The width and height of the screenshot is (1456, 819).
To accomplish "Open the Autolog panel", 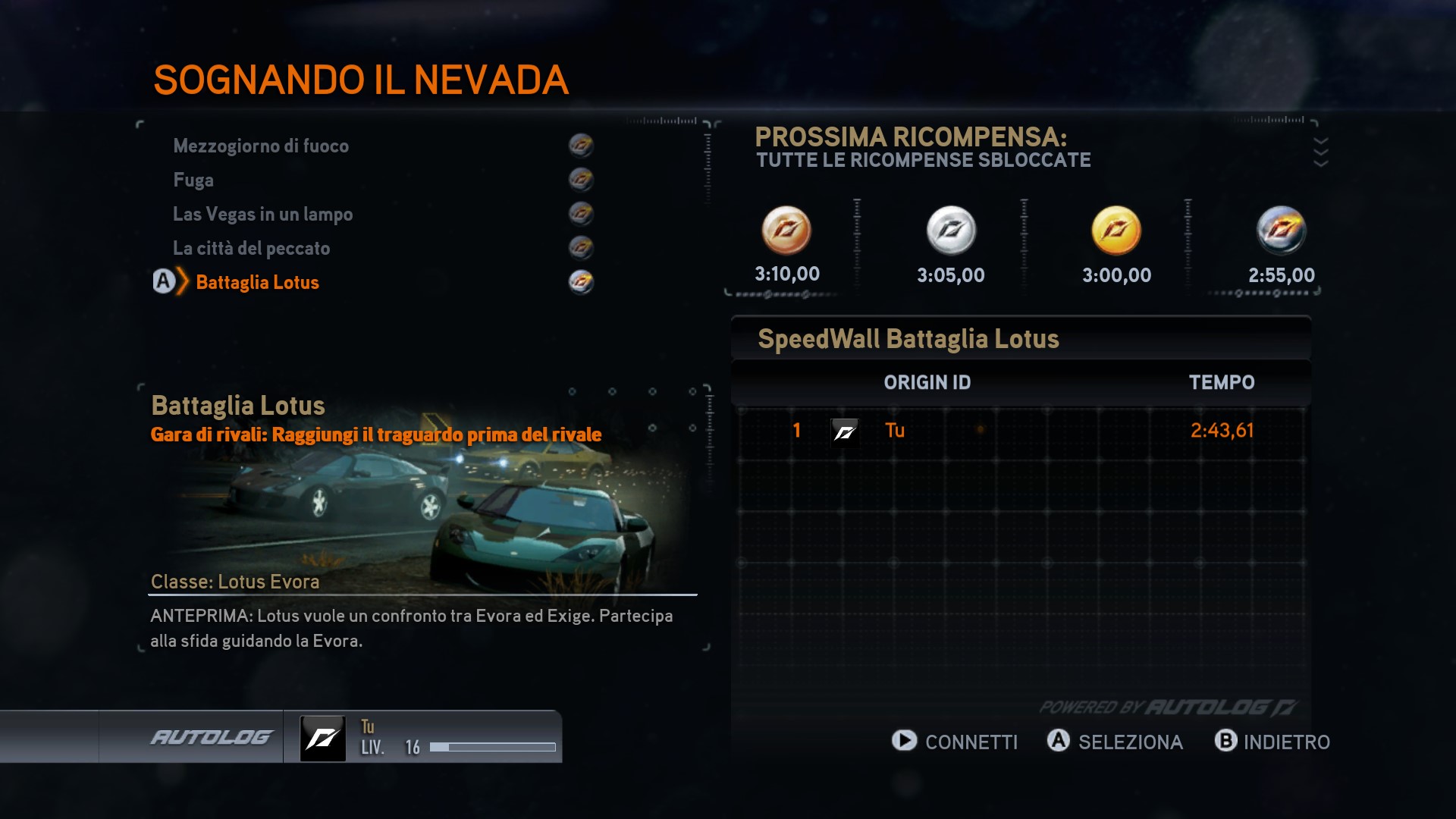I will click(211, 737).
